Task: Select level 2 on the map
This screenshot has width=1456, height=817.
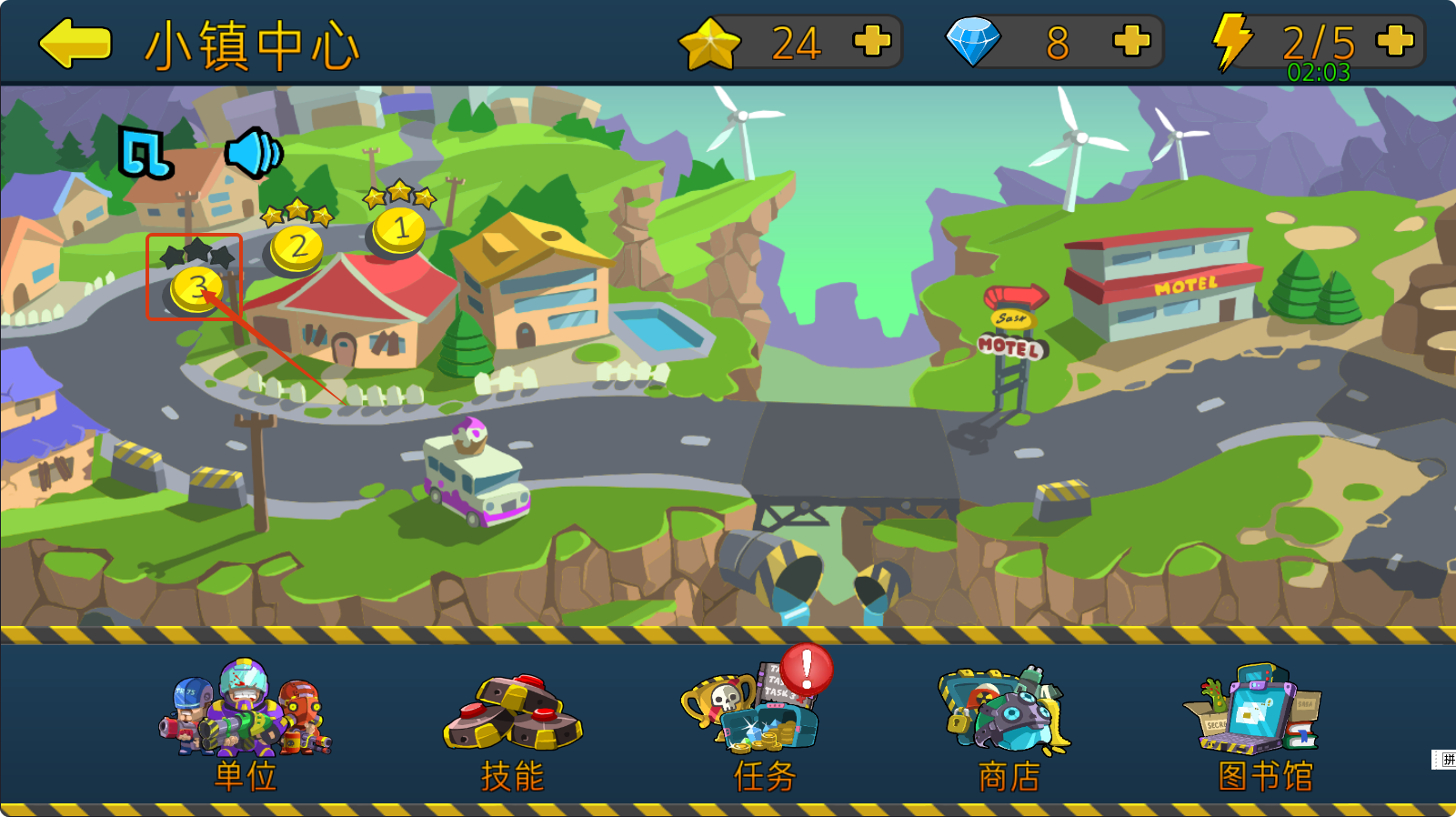Action: coord(296,247)
